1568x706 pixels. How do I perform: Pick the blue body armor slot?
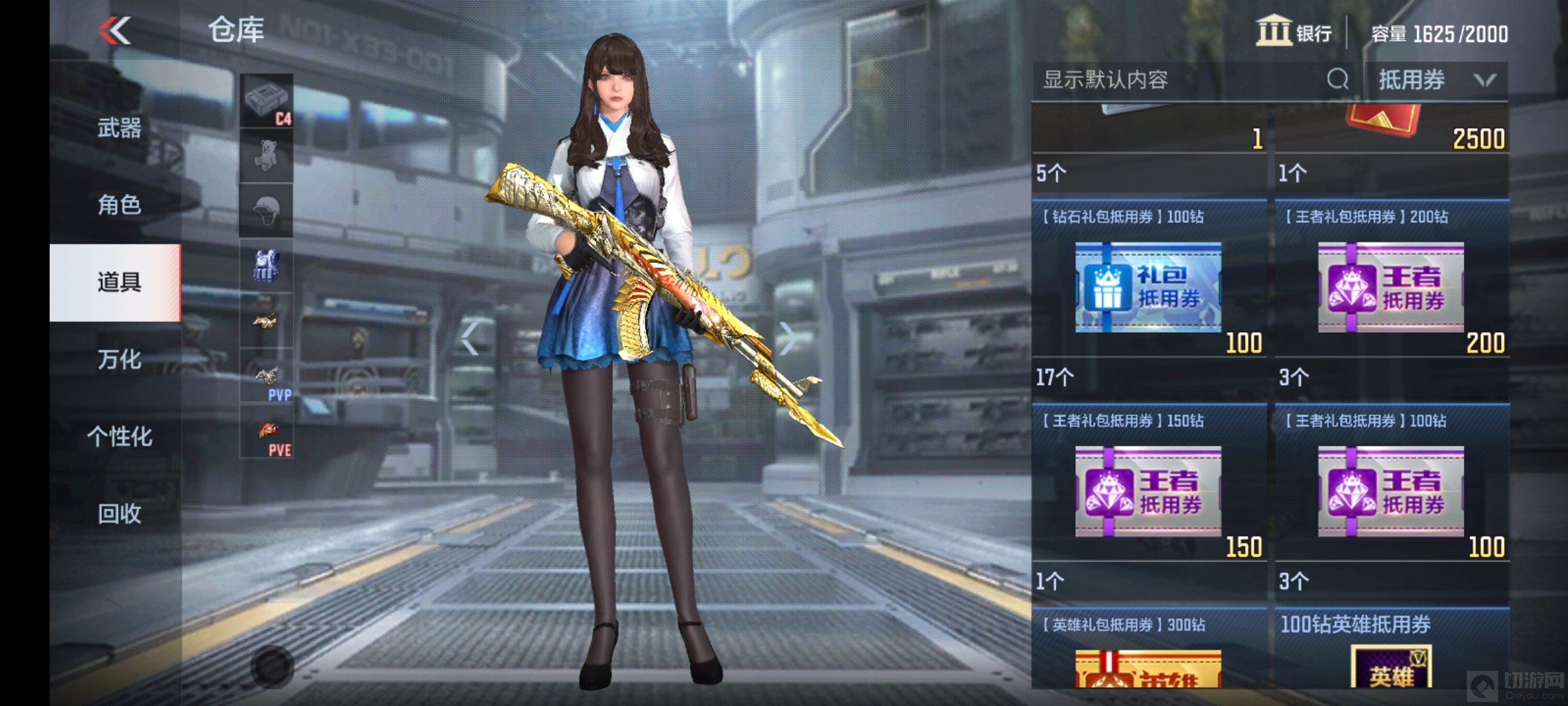(x=267, y=266)
